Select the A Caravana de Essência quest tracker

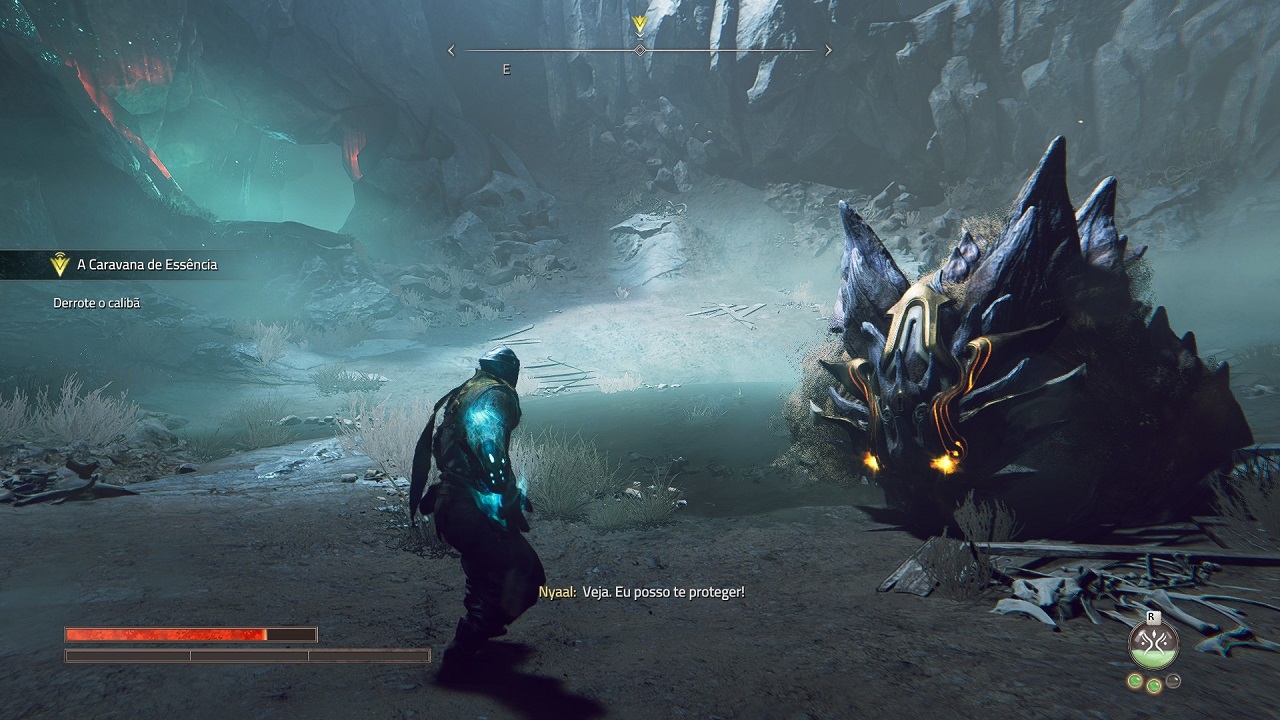pyautogui.click(x=146, y=265)
